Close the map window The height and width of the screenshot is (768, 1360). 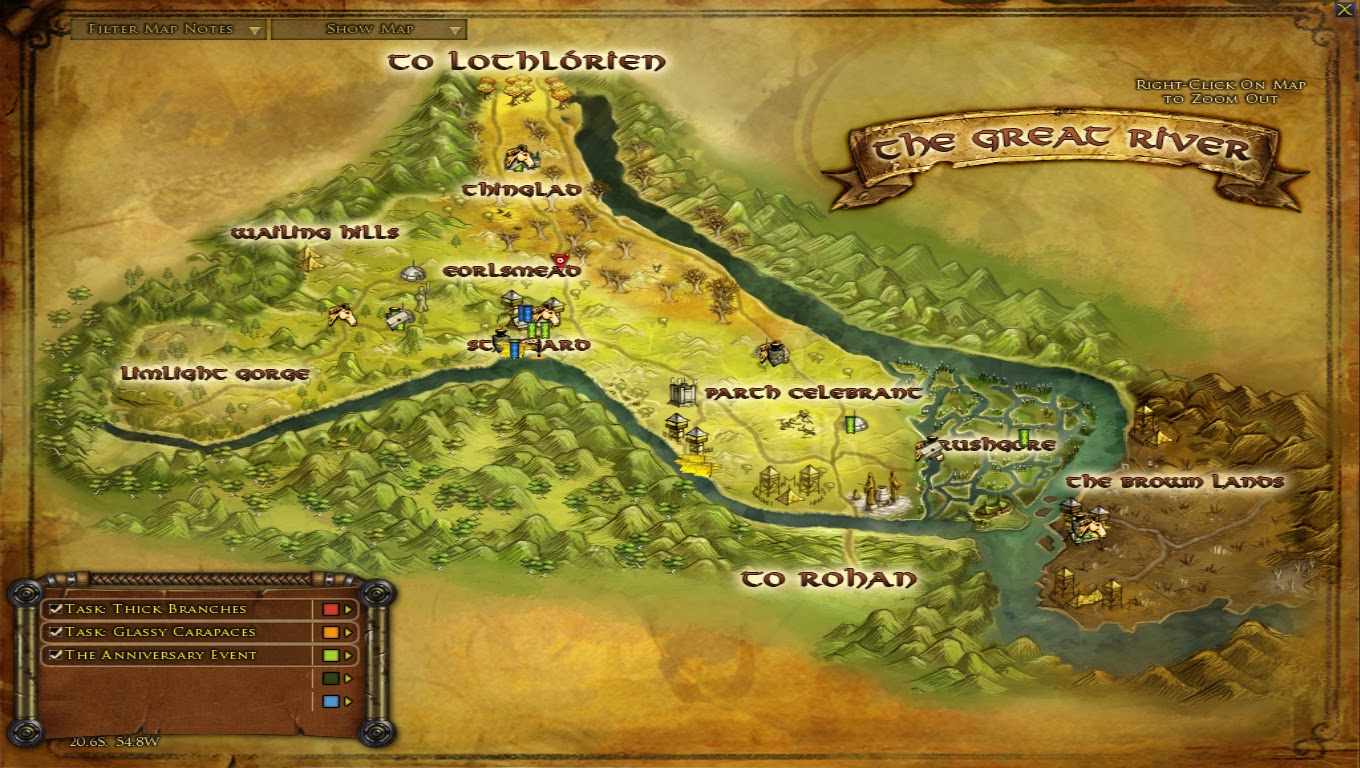tap(1346, 10)
